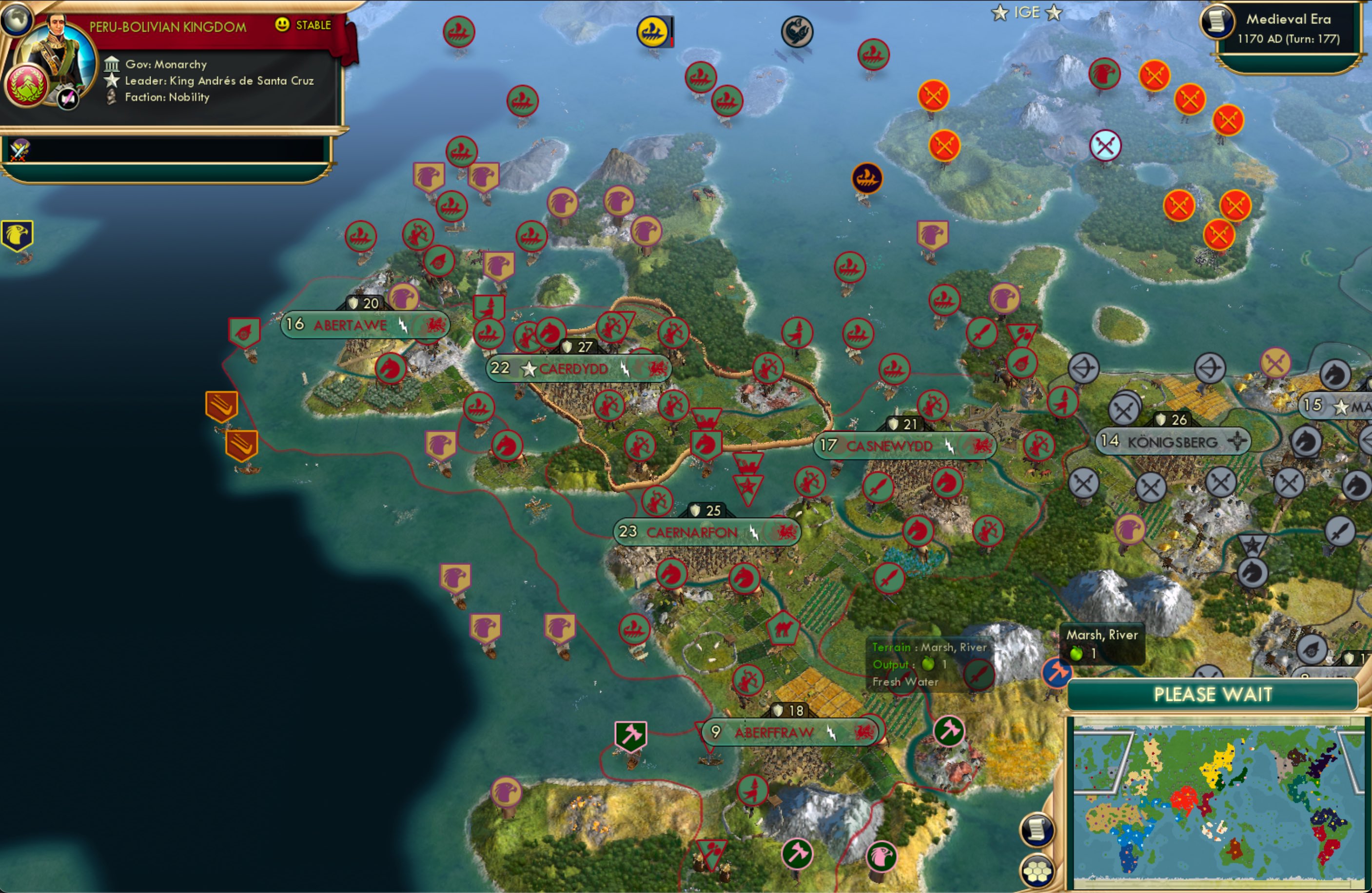1372x893 pixels.
Task: Select the white crossed-axes unit icon up north
Action: coord(1105,146)
